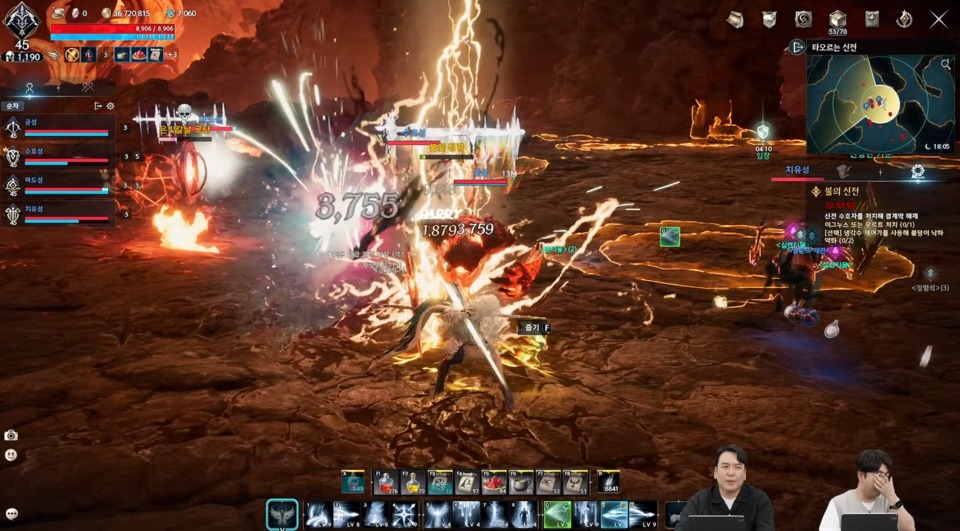This screenshot has width=960, height=531.
Task: Activate the green highlighted arrow skill
Action: pyautogui.click(x=557, y=515)
